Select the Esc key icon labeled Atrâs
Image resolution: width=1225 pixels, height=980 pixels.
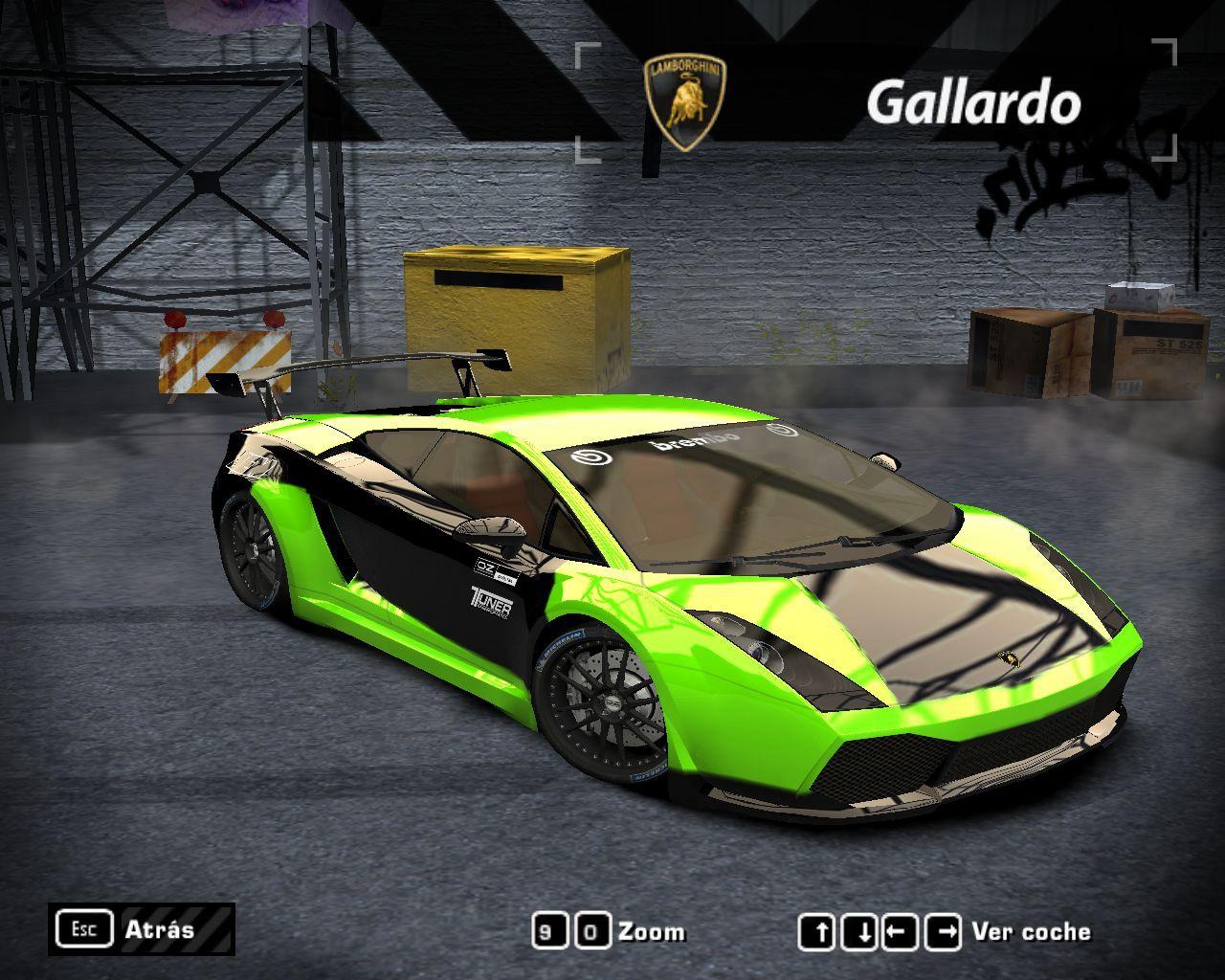click(85, 927)
